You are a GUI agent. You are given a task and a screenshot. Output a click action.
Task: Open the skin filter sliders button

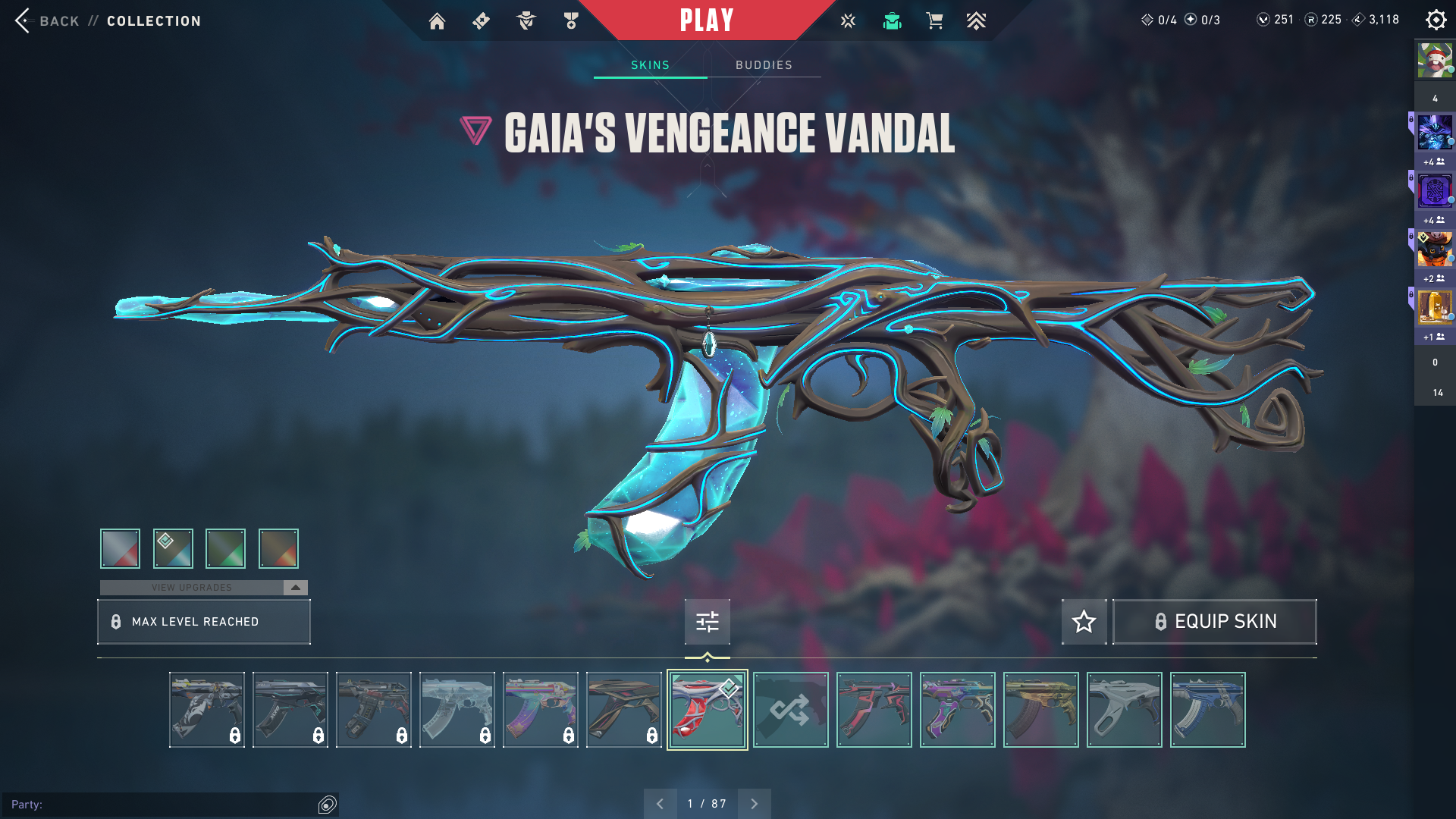click(707, 622)
